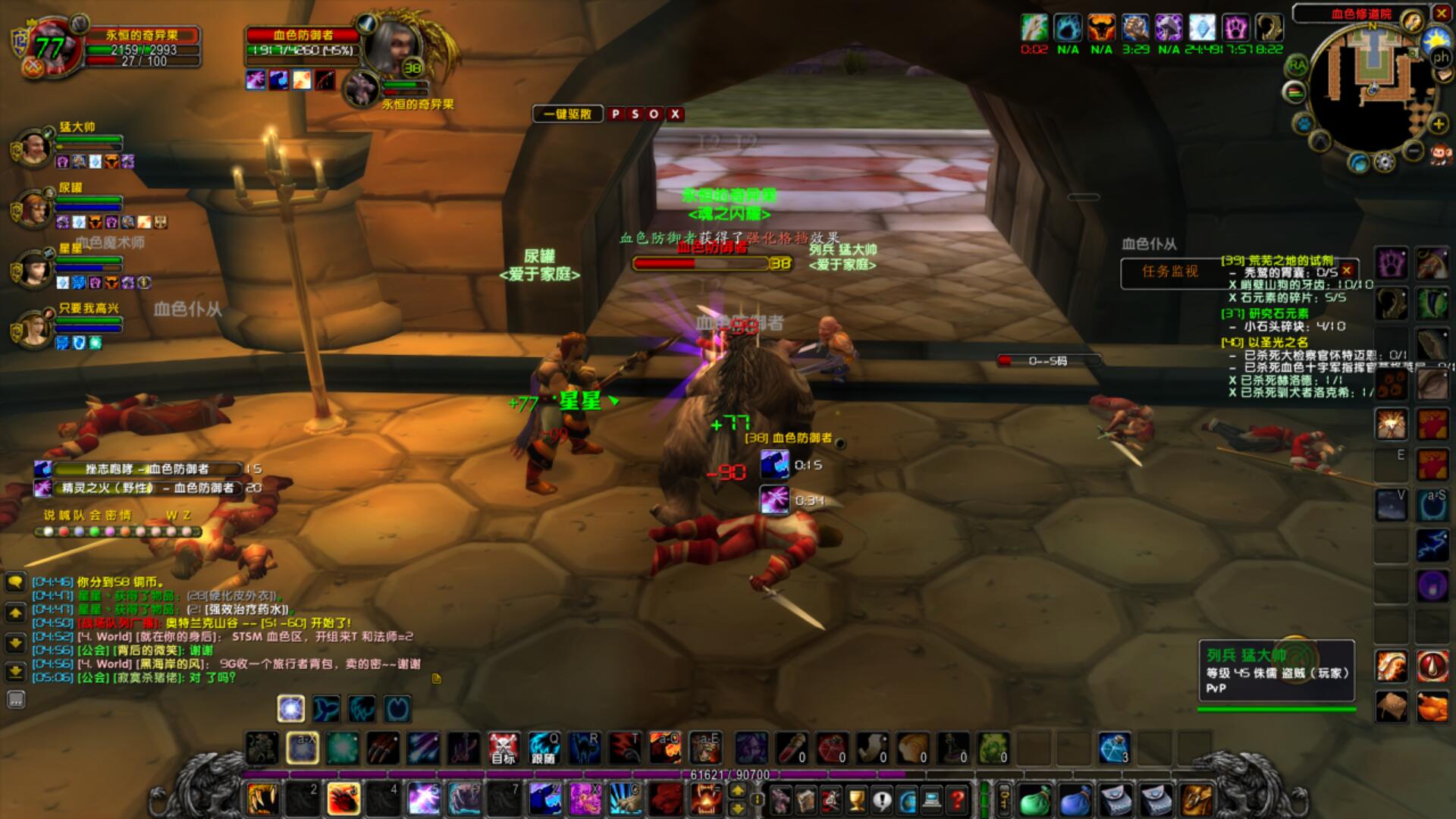The height and width of the screenshot is (819, 1456).
Task: Zoom out the minimap with minus button
Action: pos(1413,151)
